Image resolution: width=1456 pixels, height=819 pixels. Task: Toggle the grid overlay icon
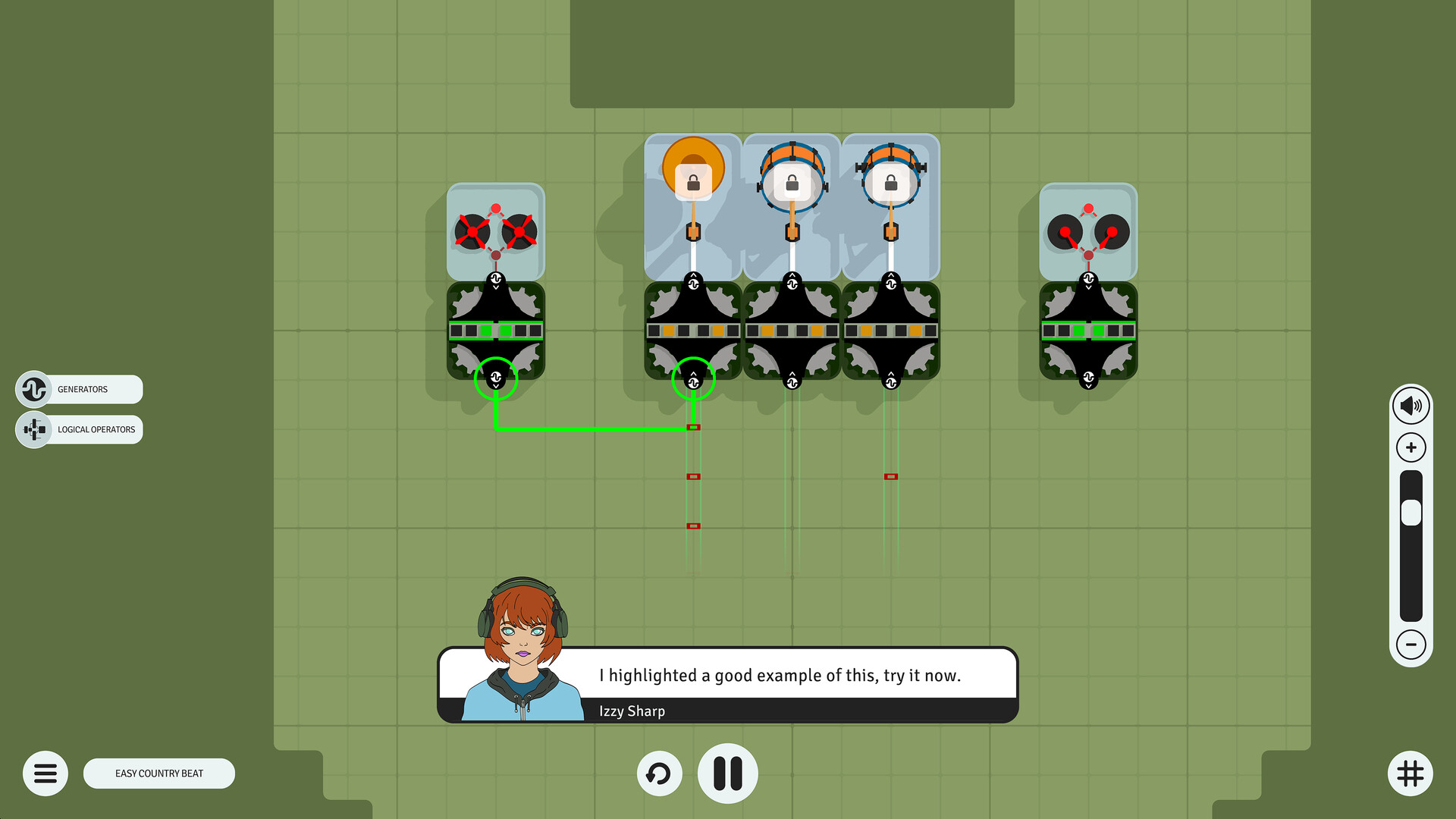click(1409, 773)
